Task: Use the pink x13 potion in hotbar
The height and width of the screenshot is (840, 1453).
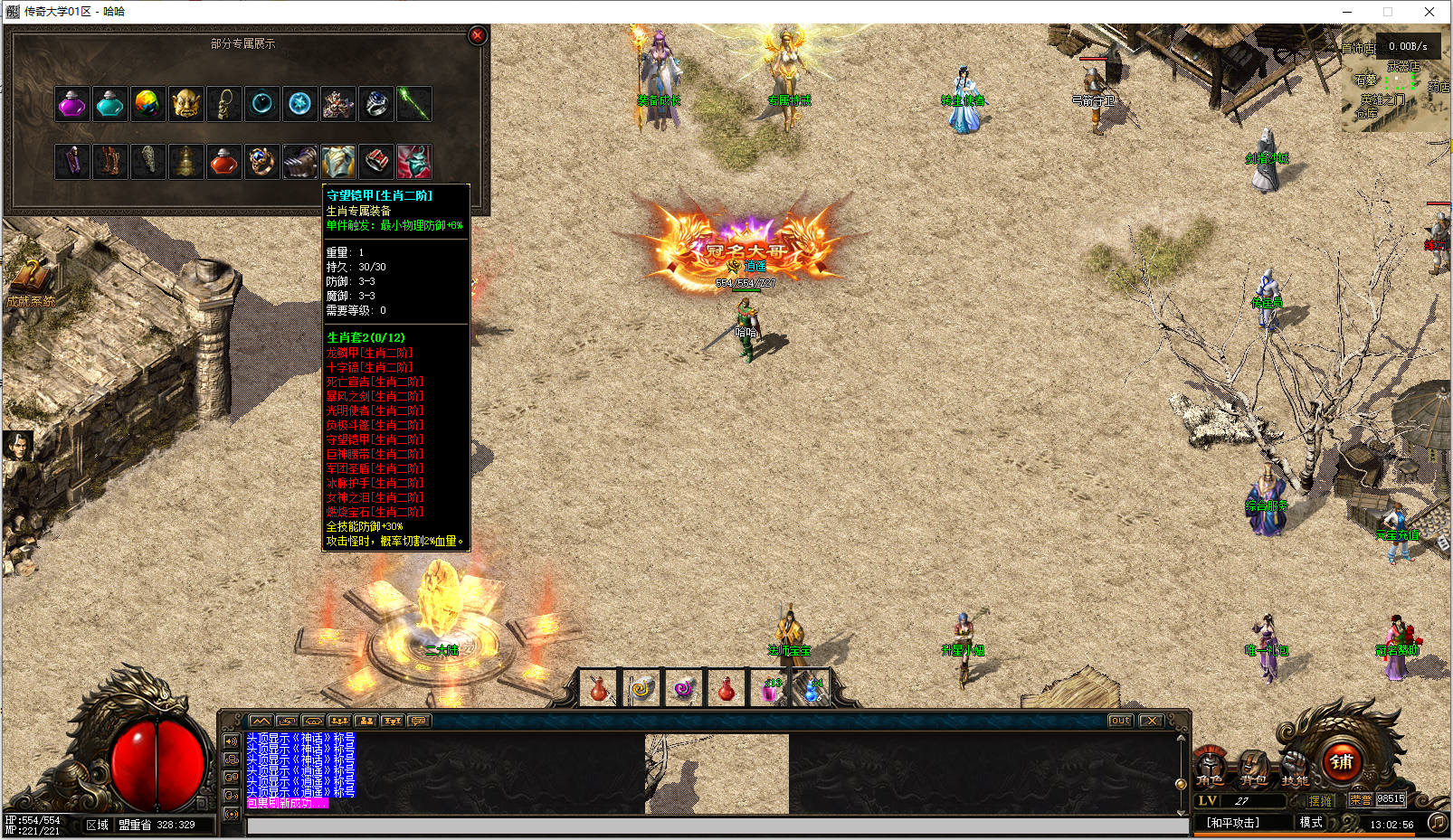Action: click(771, 690)
